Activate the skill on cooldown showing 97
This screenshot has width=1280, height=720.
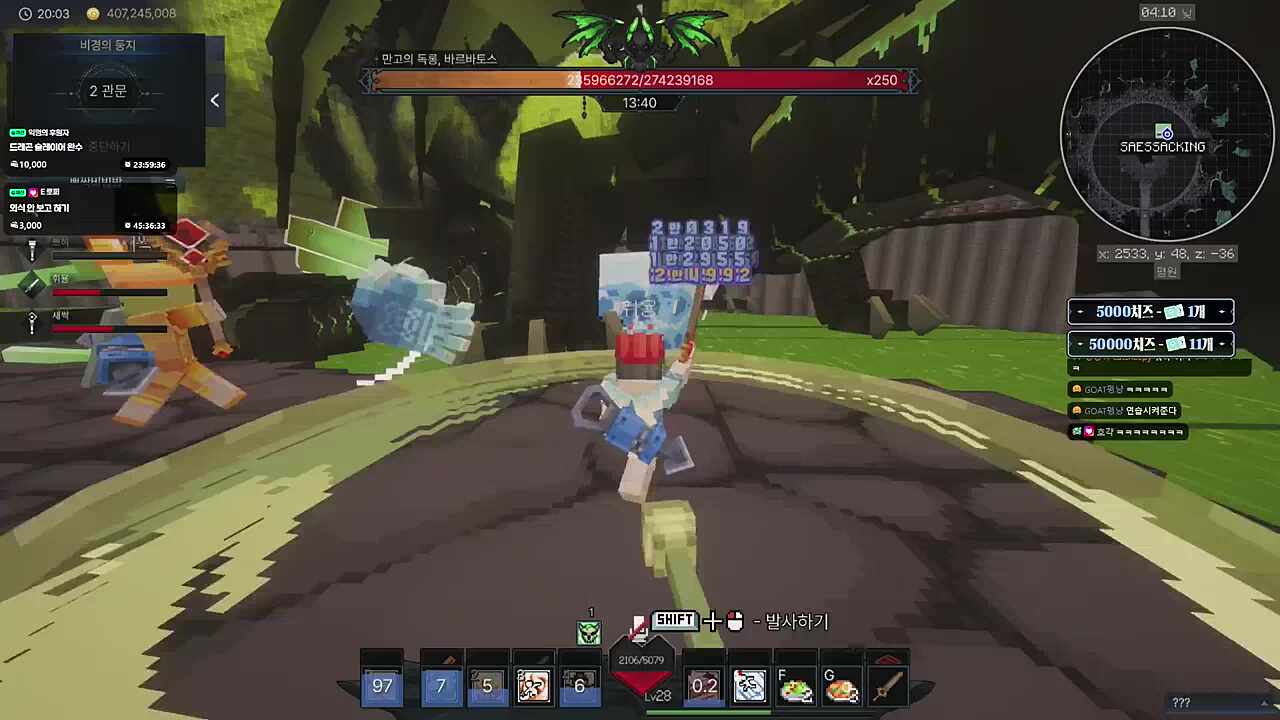coord(382,686)
